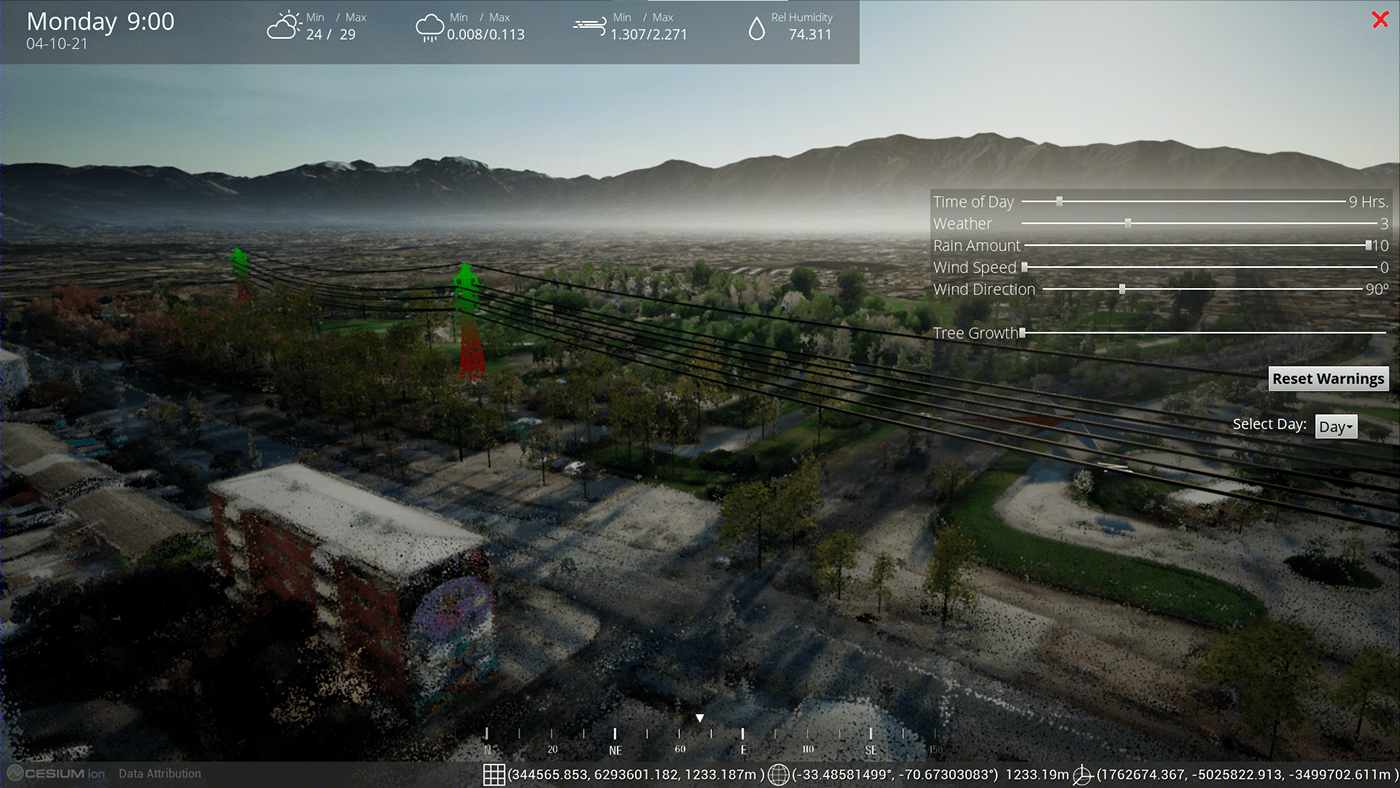Click the compass heading marker
The width and height of the screenshot is (1400, 788).
click(700, 717)
